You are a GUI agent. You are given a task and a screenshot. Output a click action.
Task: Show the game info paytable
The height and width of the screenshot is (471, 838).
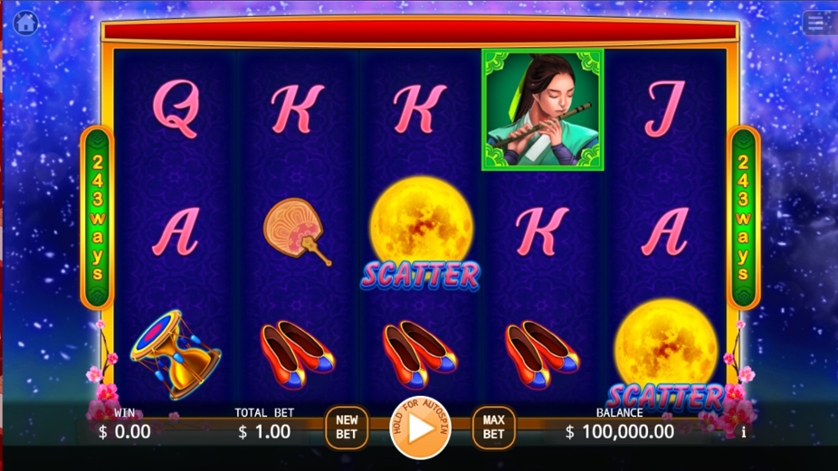pos(743,432)
